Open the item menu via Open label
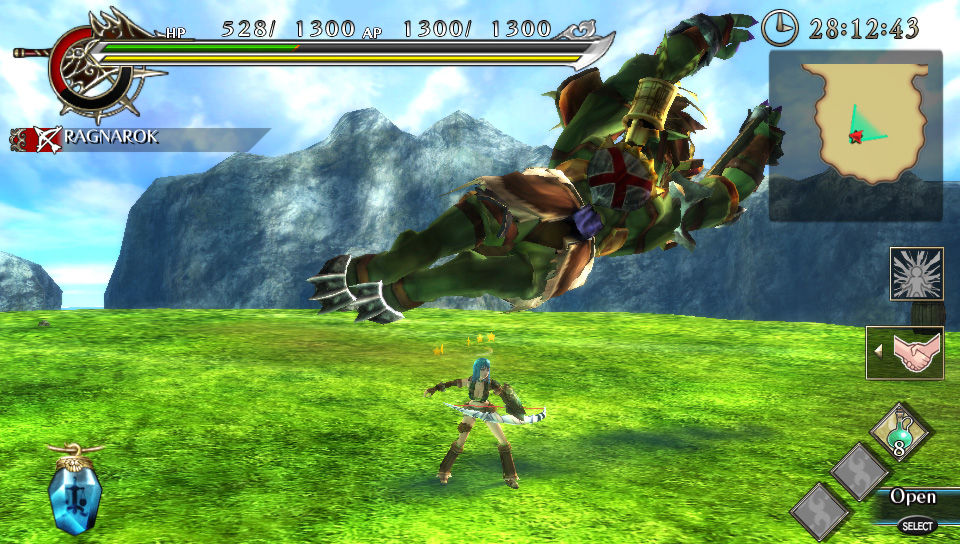Viewport: 960px width, 544px height. tap(913, 497)
